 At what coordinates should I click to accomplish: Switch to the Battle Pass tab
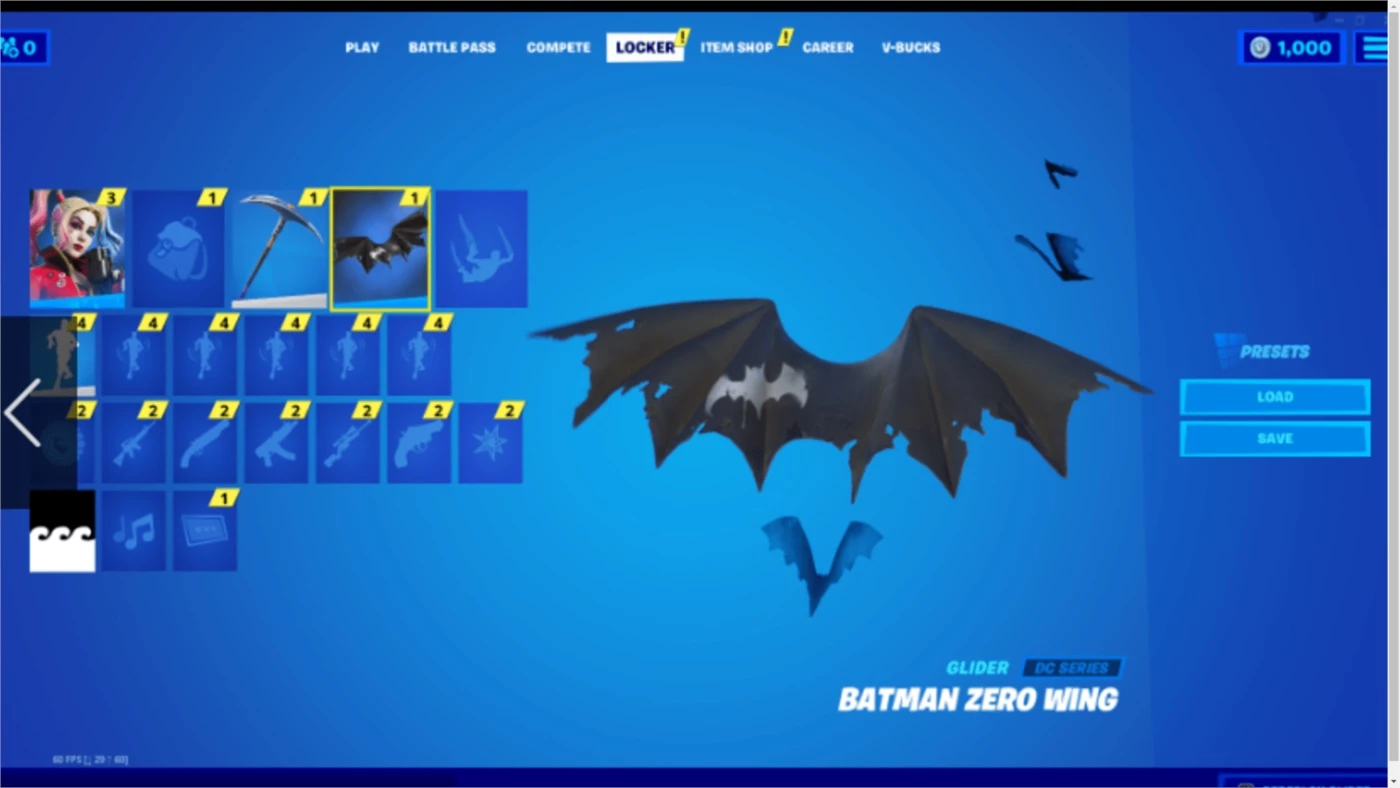[x=451, y=47]
